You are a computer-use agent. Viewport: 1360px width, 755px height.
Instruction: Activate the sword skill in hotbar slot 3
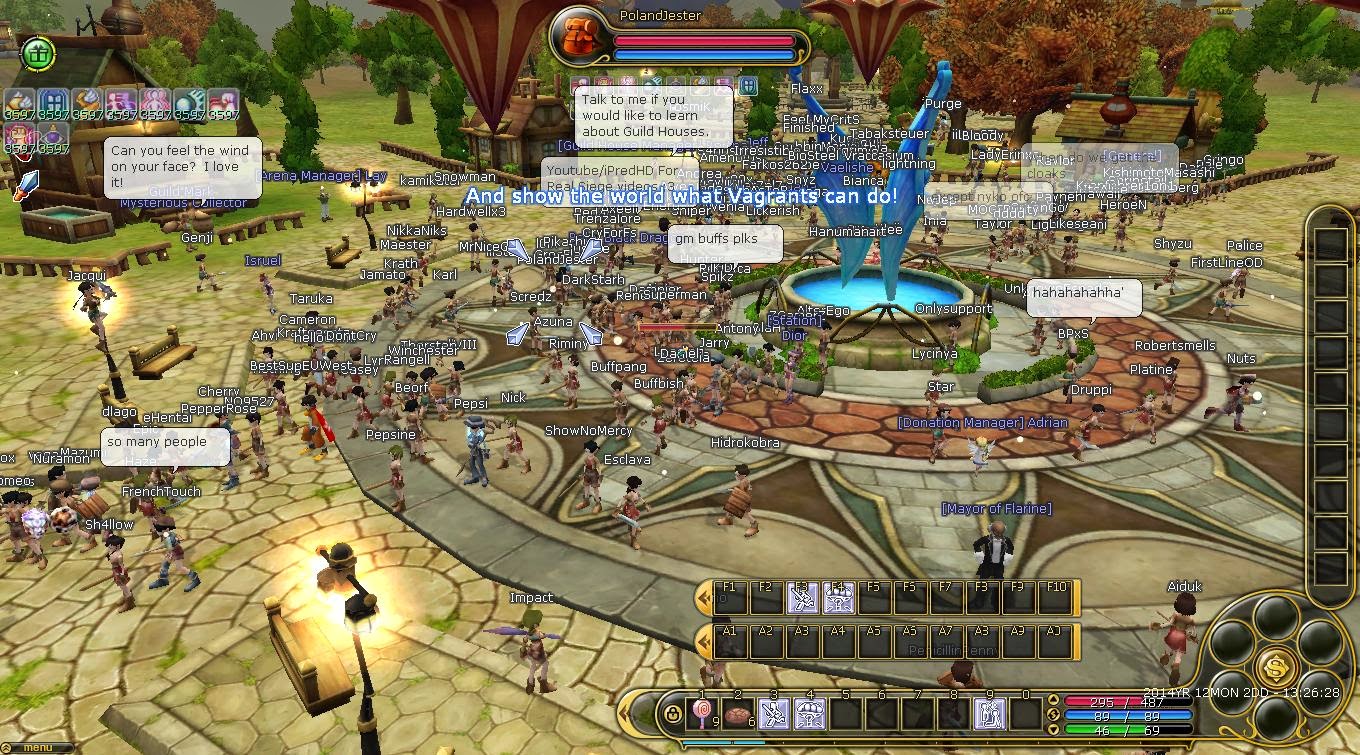coord(775,713)
